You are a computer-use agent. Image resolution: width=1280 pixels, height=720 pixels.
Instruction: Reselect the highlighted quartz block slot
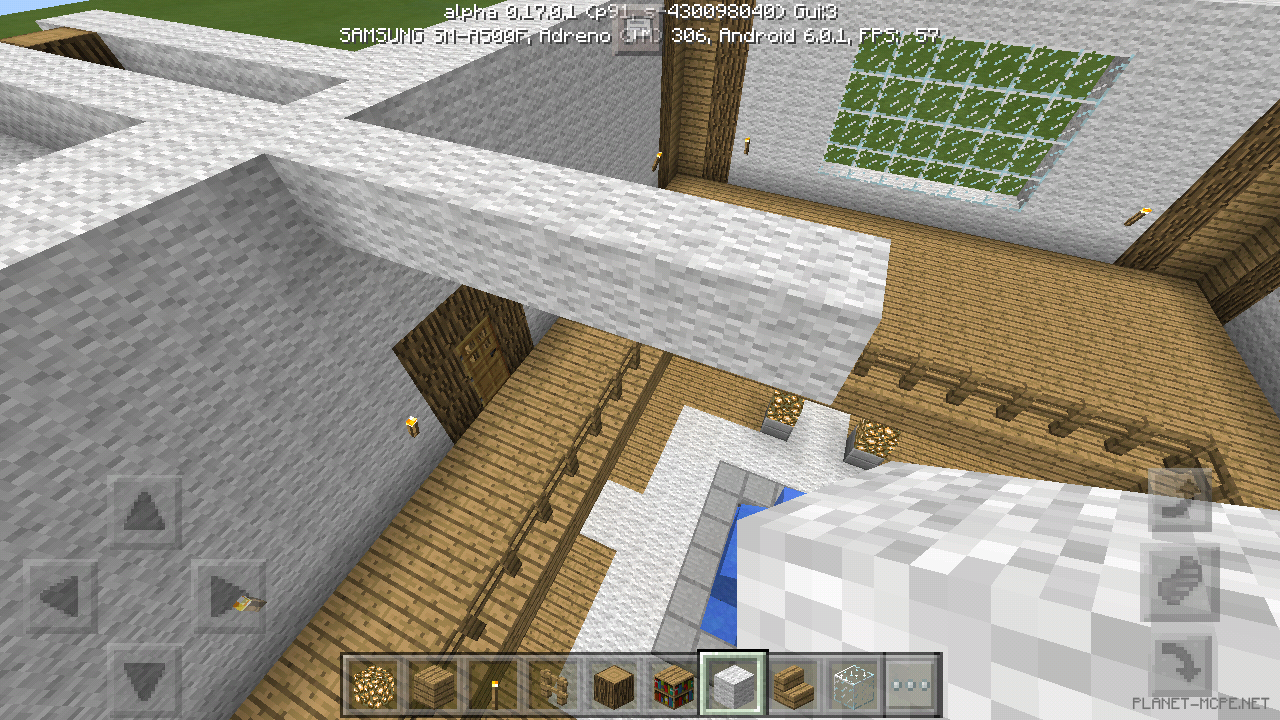pos(733,685)
